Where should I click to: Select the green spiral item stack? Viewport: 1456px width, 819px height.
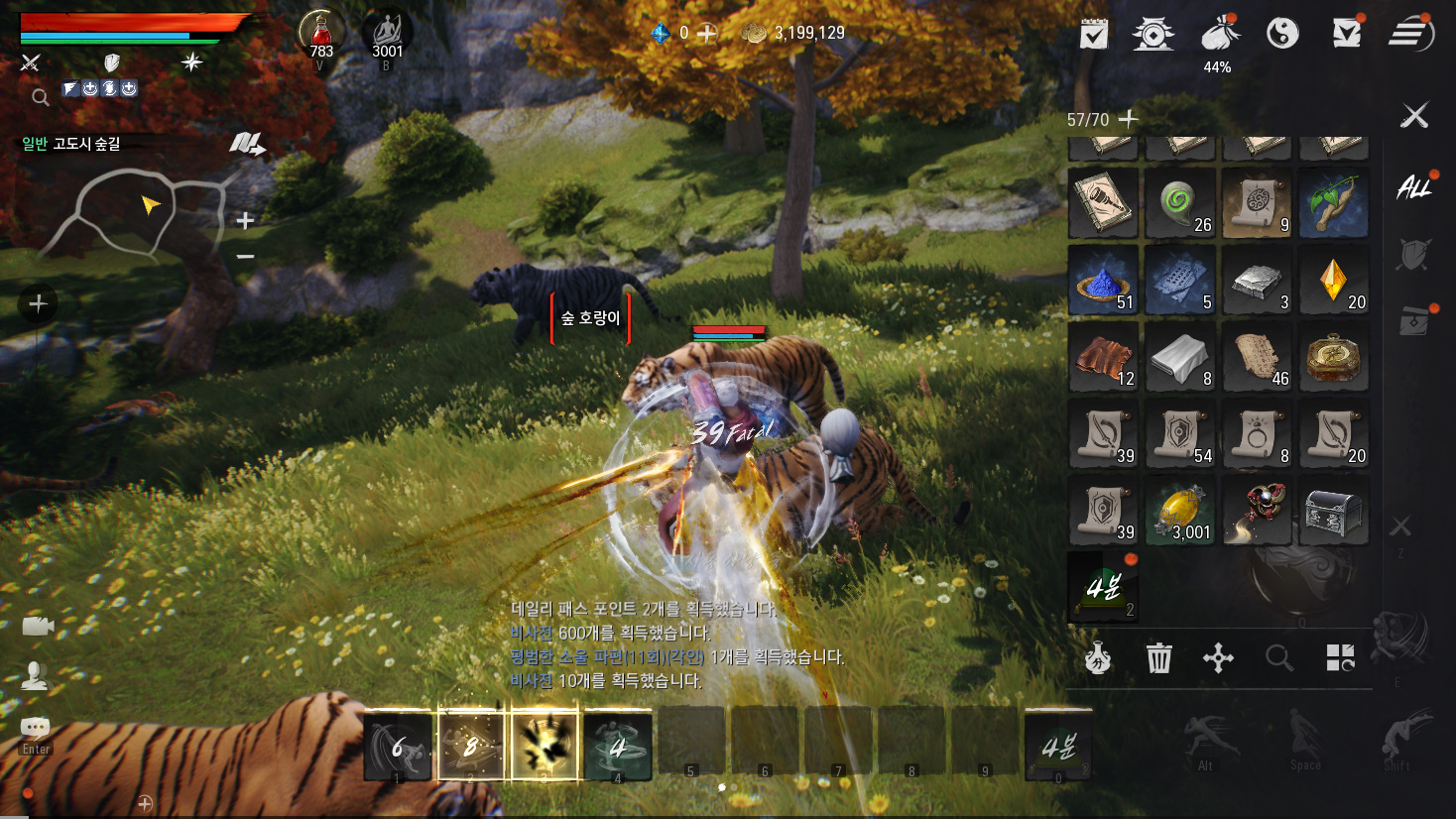[x=1180, y=204]
